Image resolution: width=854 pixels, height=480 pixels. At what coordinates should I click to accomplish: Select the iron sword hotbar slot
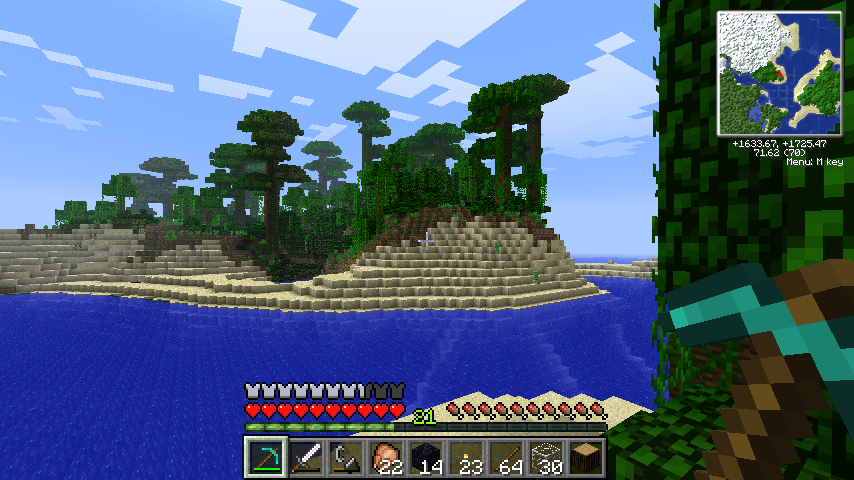(306, 458)
